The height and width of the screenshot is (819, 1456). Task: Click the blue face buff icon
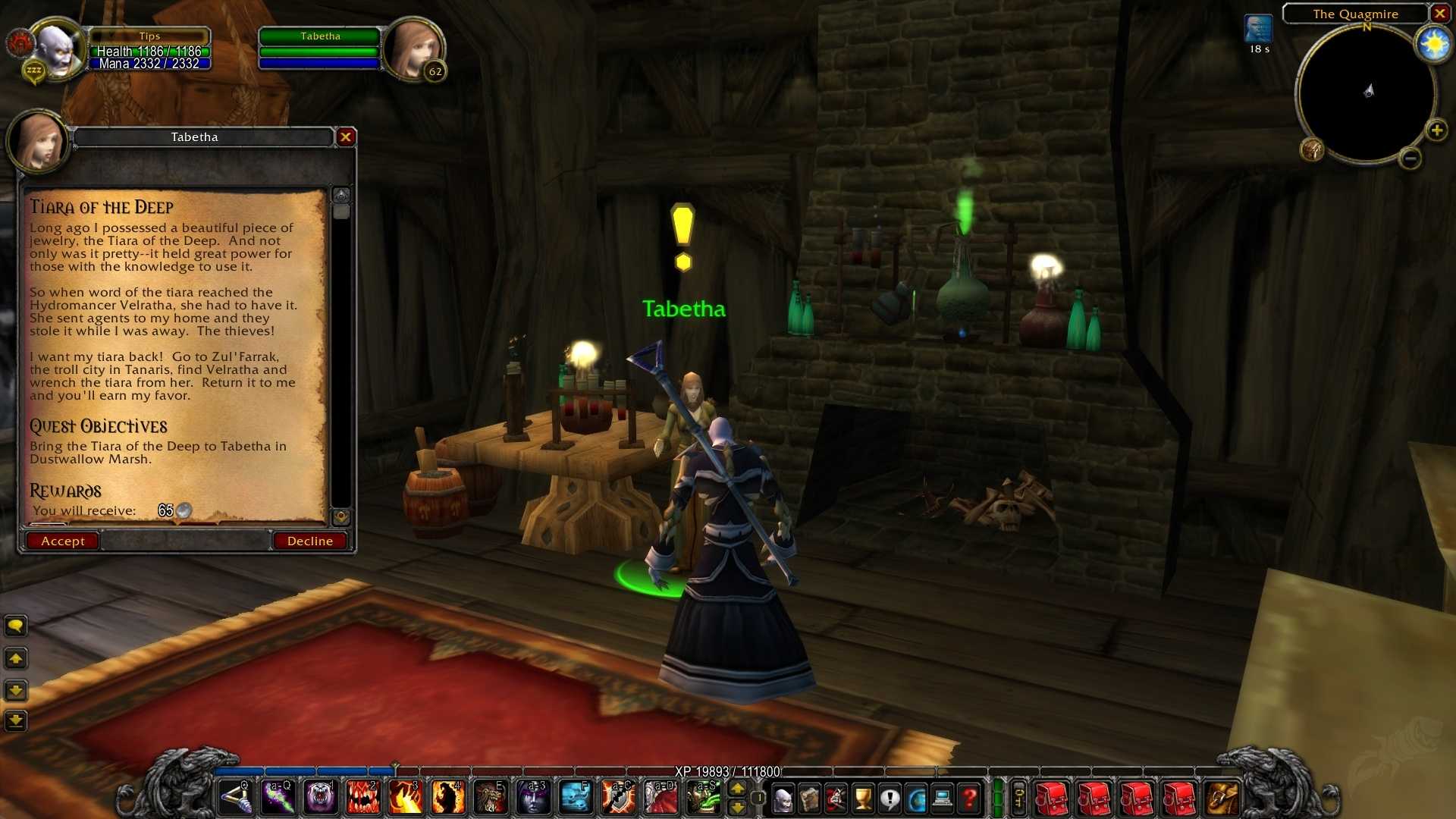coord(1258,30)
